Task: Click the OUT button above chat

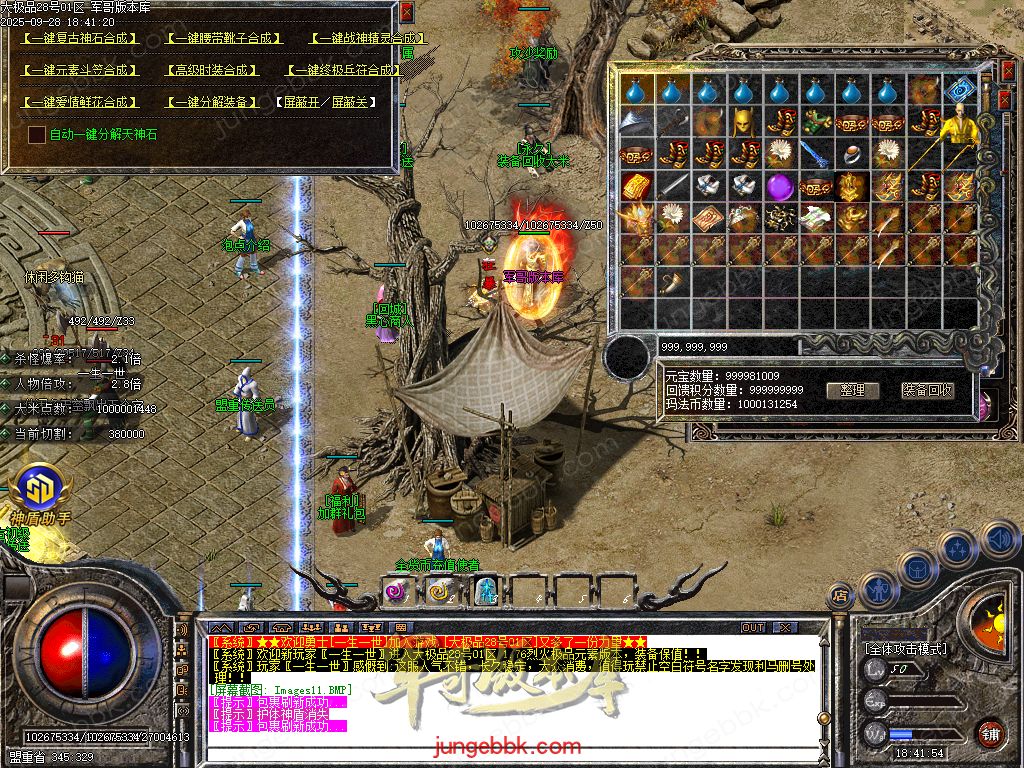Action: (753, 628)
